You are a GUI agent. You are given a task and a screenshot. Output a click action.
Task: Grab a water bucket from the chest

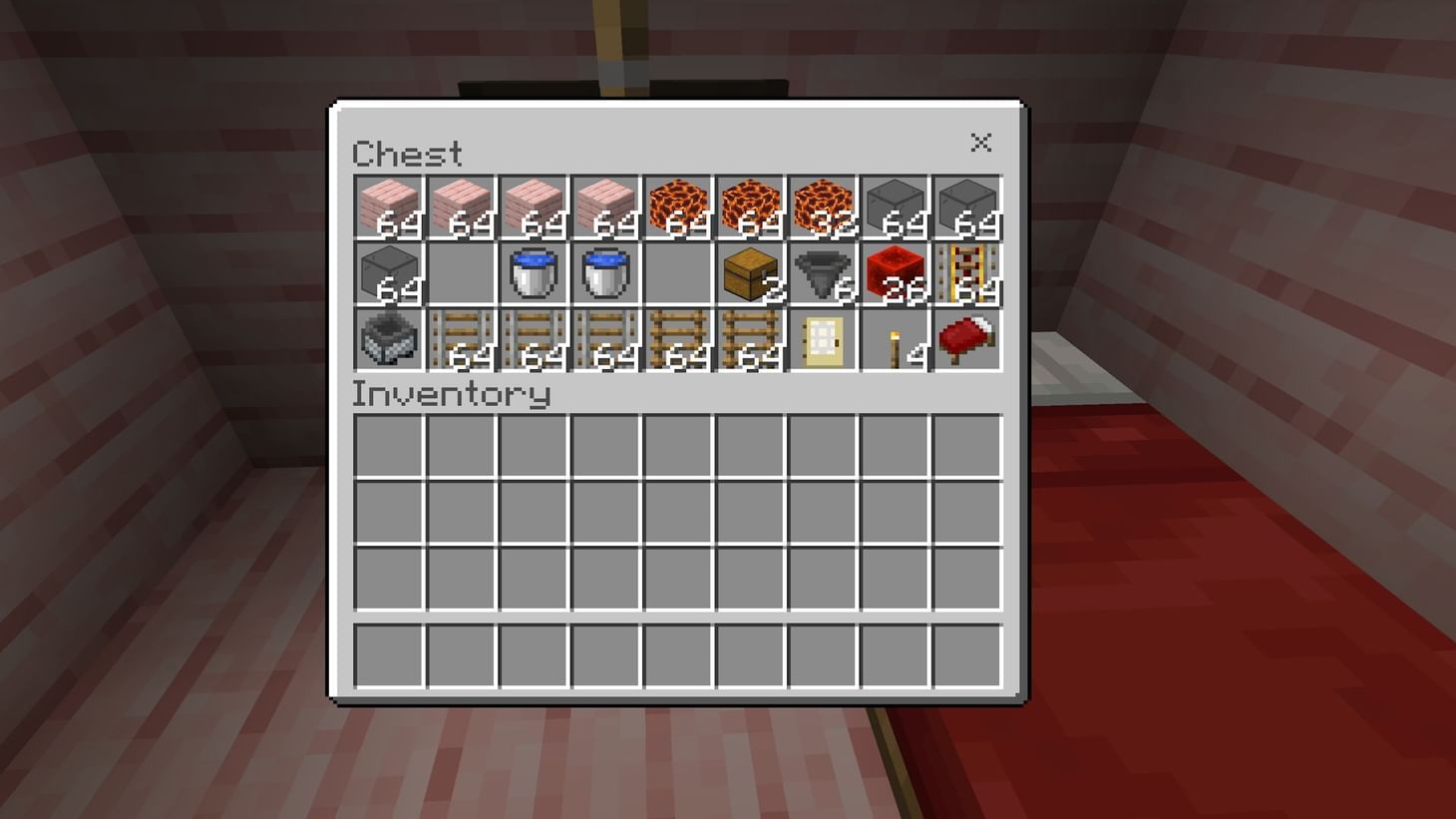point(532,271)
